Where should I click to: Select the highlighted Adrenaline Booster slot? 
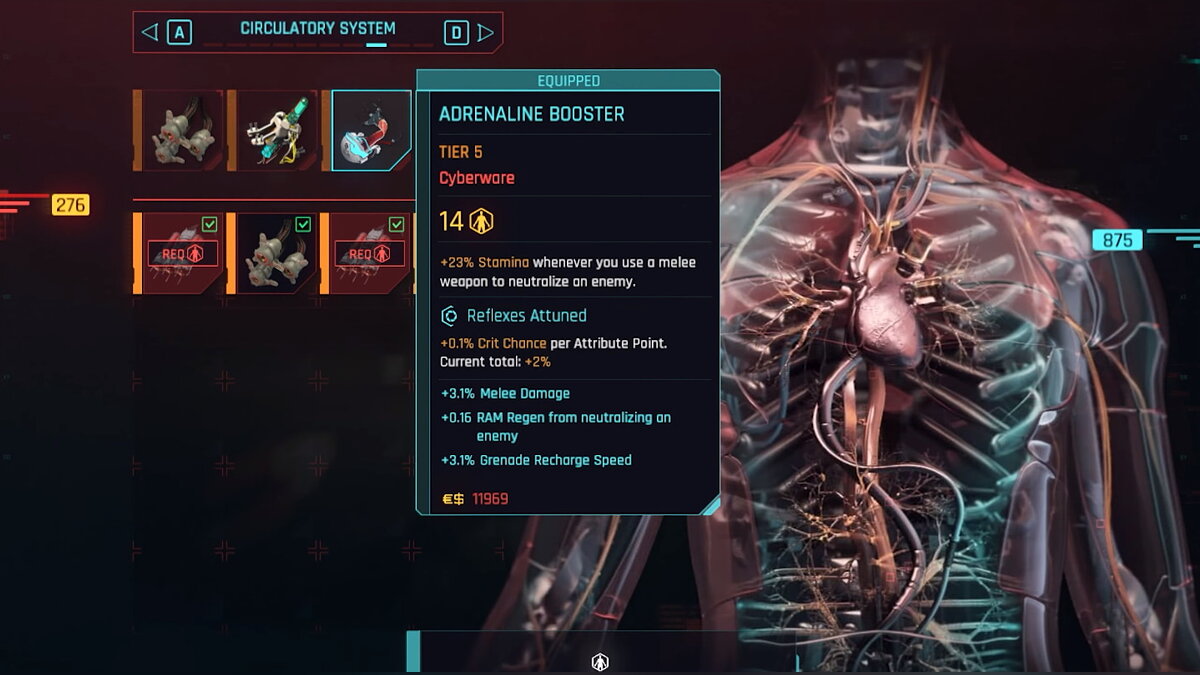pos(371,132)
